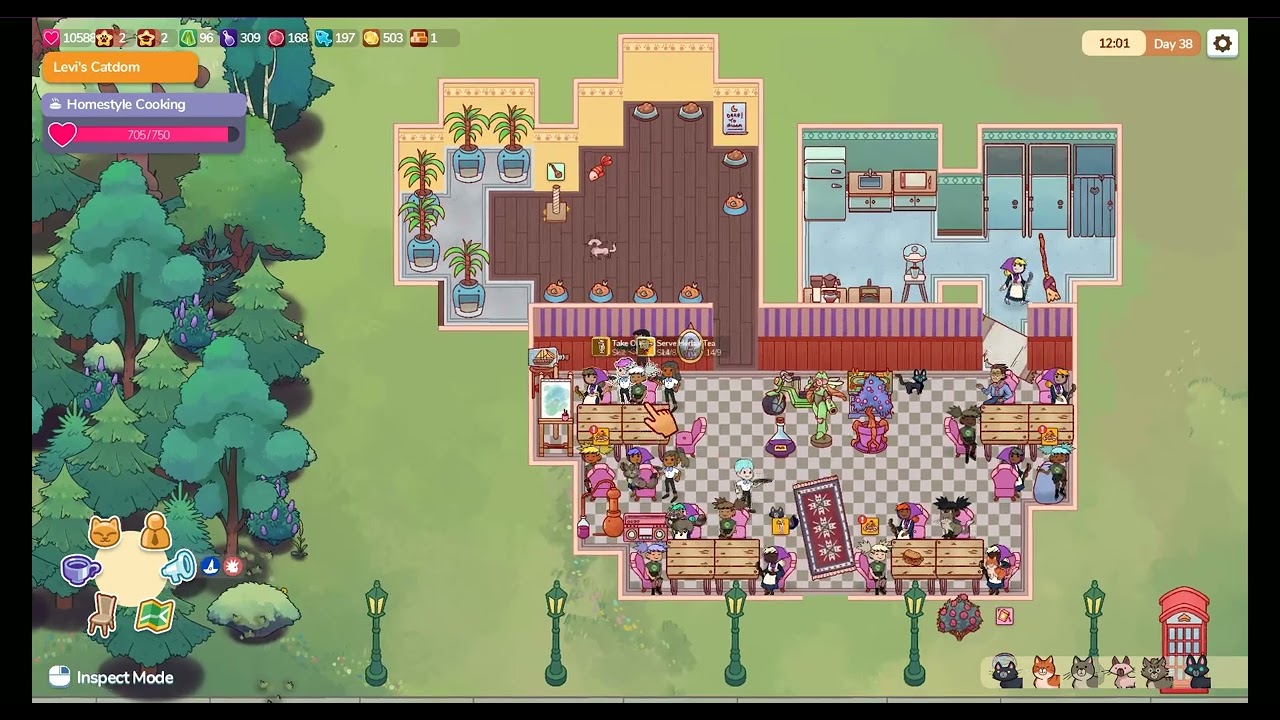Select the black cat with teal eyes

pos(1197,671)
